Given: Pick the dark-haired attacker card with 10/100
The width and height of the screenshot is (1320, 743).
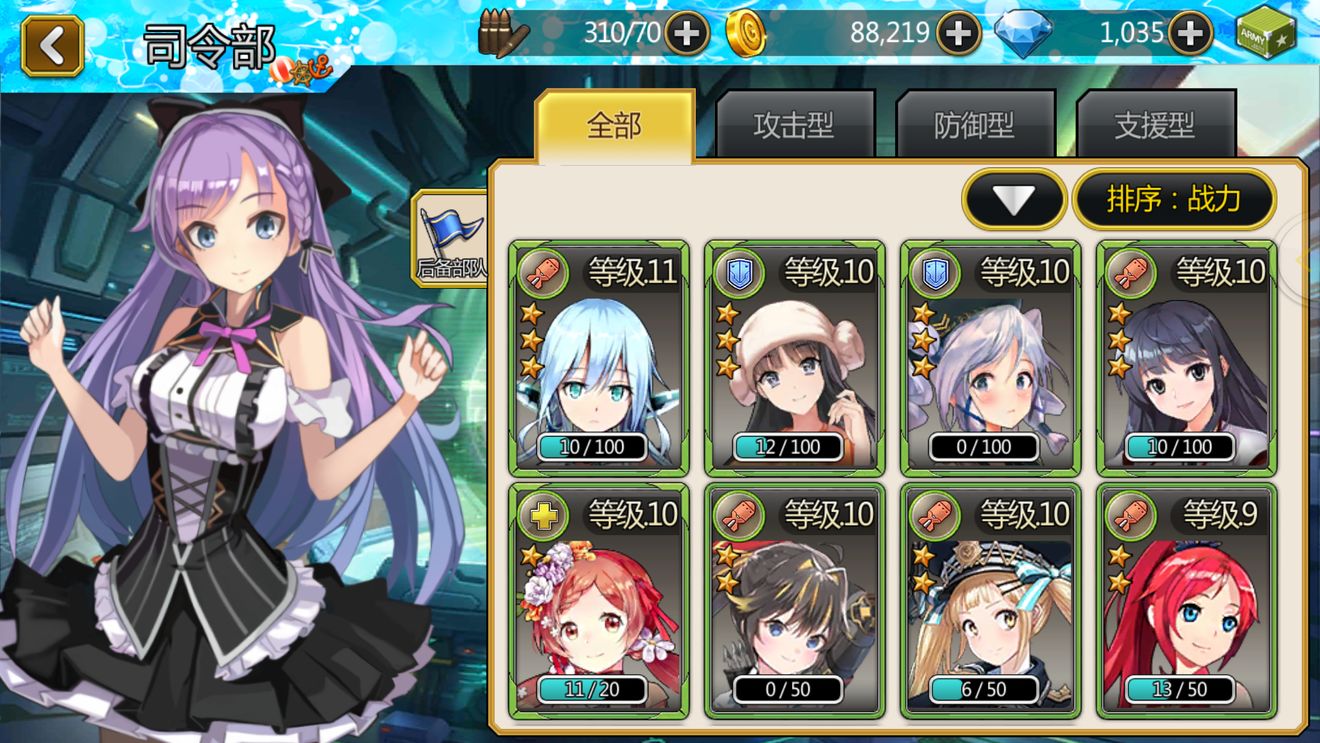Looking at the screenshot, I should coord(1186,358).
